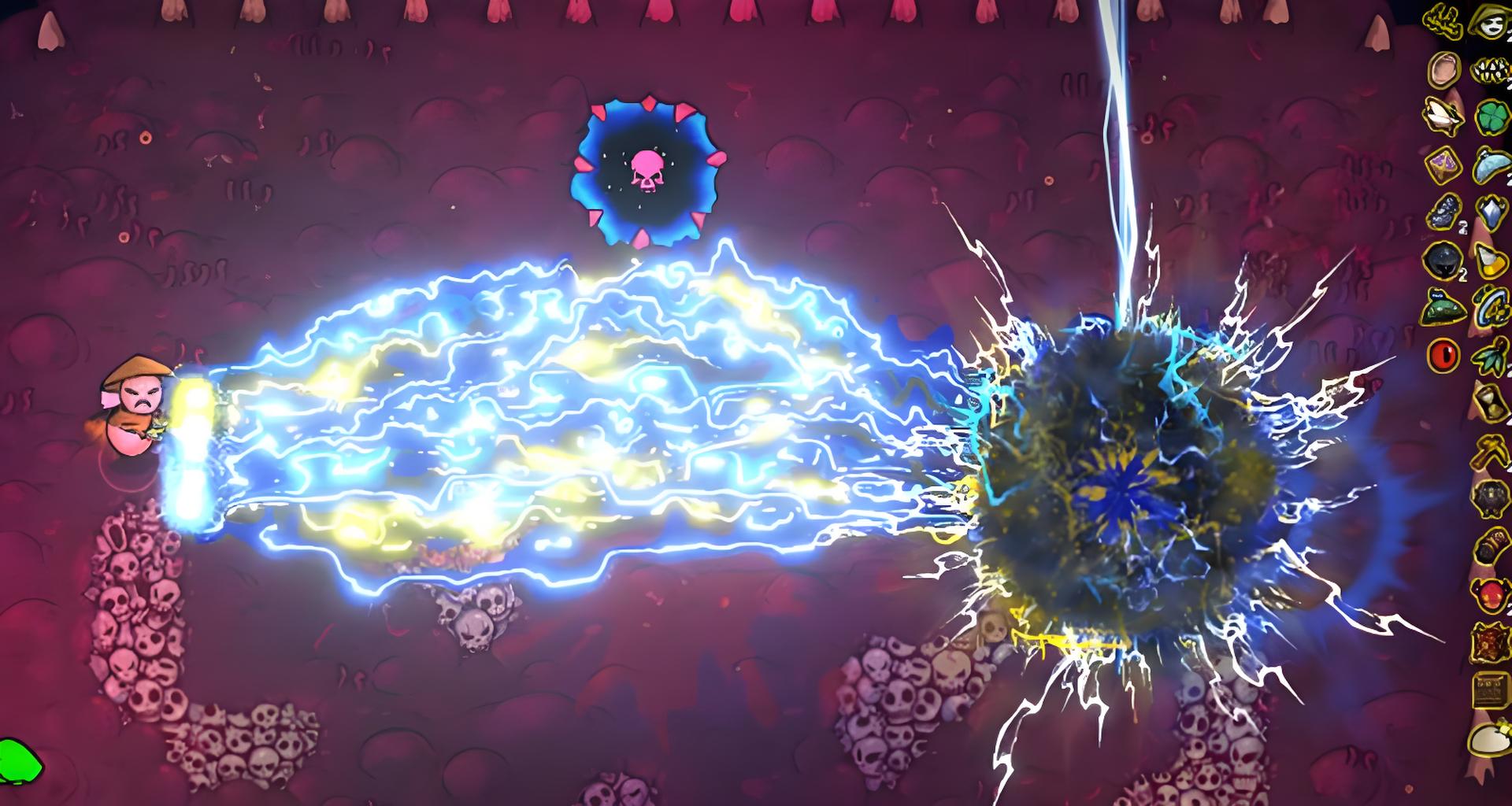Inspect the pink oval stone icon
Viewport: 1512px width, 806px height.
tap(1443, 69)
